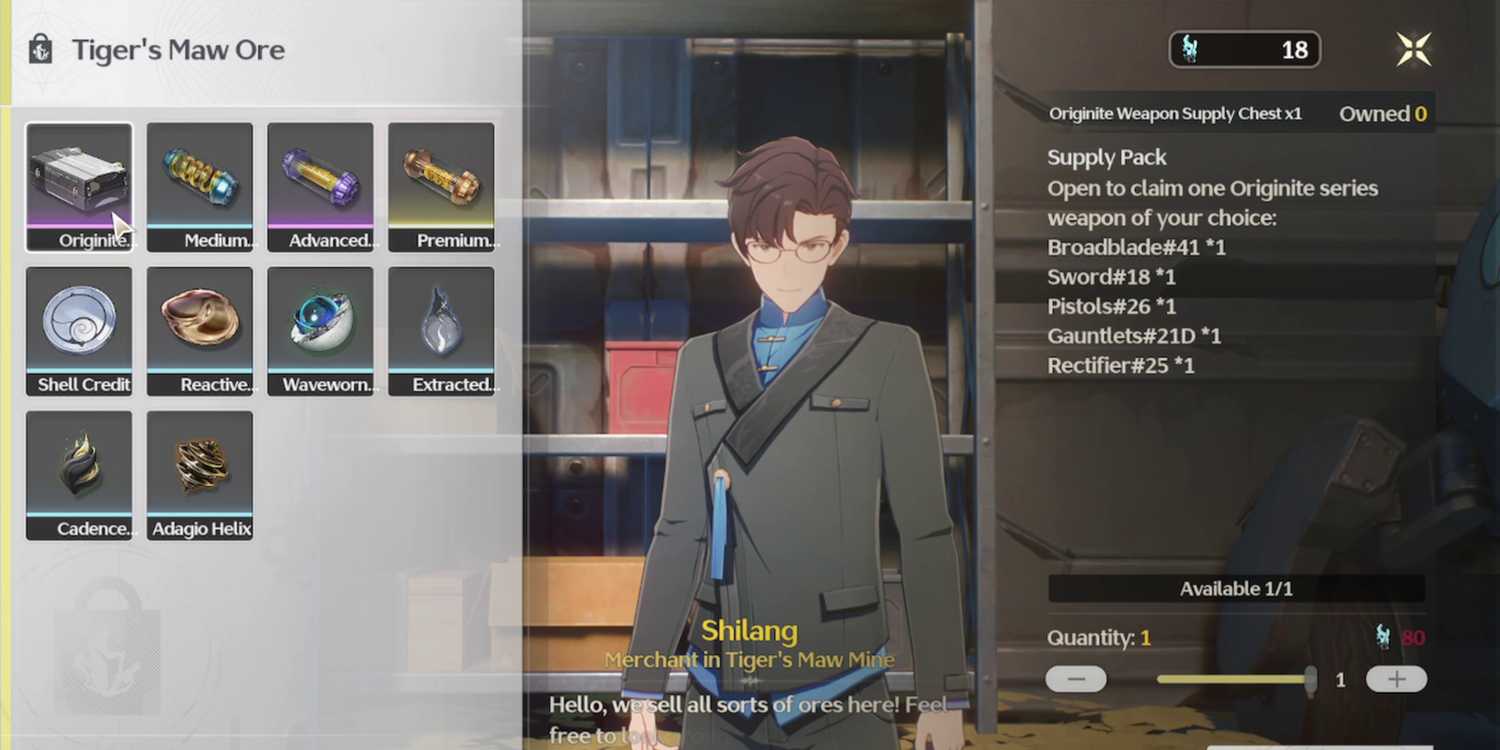This screenshot has width=1500, height=750.
Task: Pick the Extracted crystal item
Action: [x=441, y=331]
